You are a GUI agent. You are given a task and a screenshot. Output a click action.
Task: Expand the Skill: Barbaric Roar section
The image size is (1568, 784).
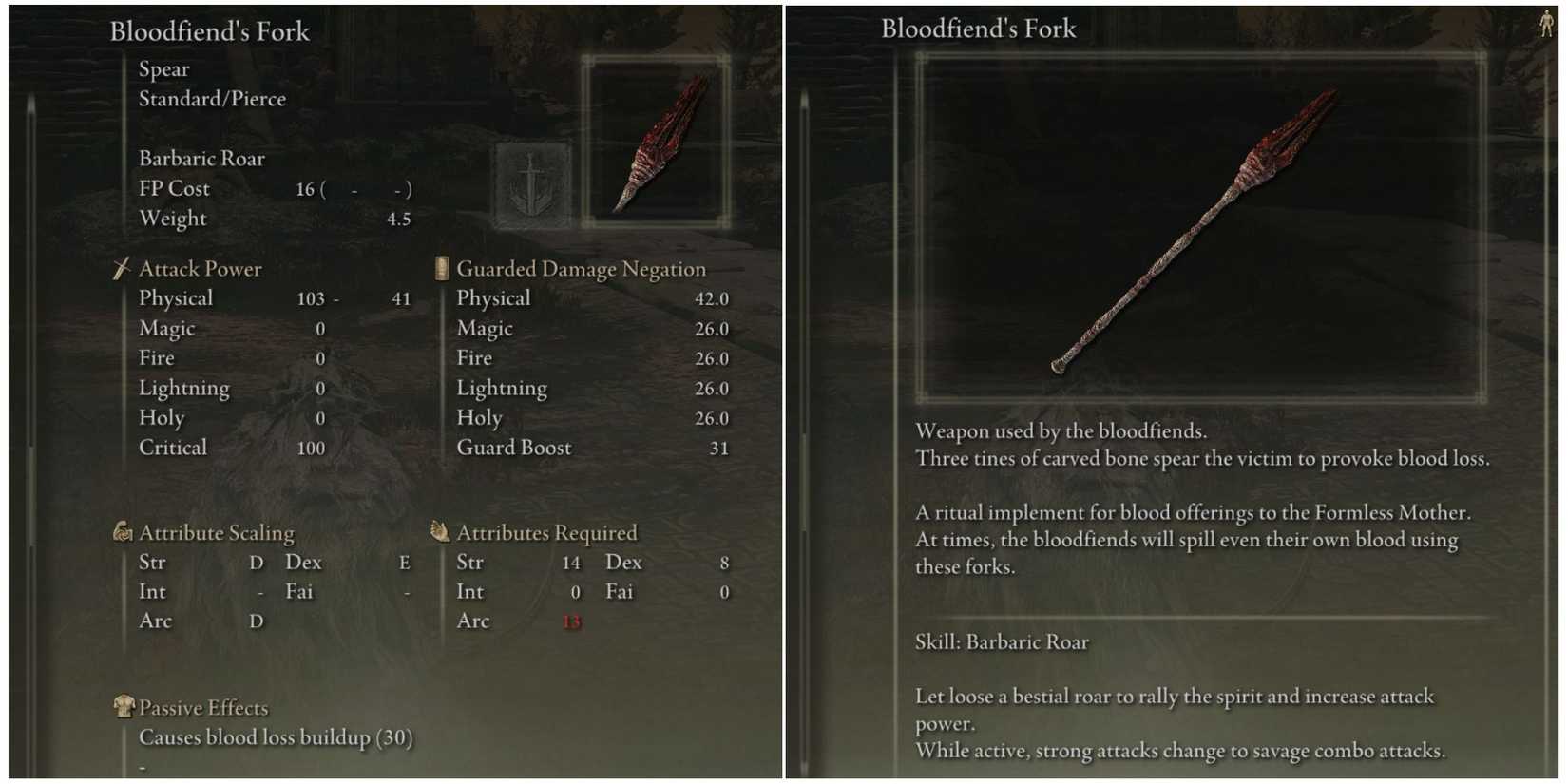(x=1002, y=641)
